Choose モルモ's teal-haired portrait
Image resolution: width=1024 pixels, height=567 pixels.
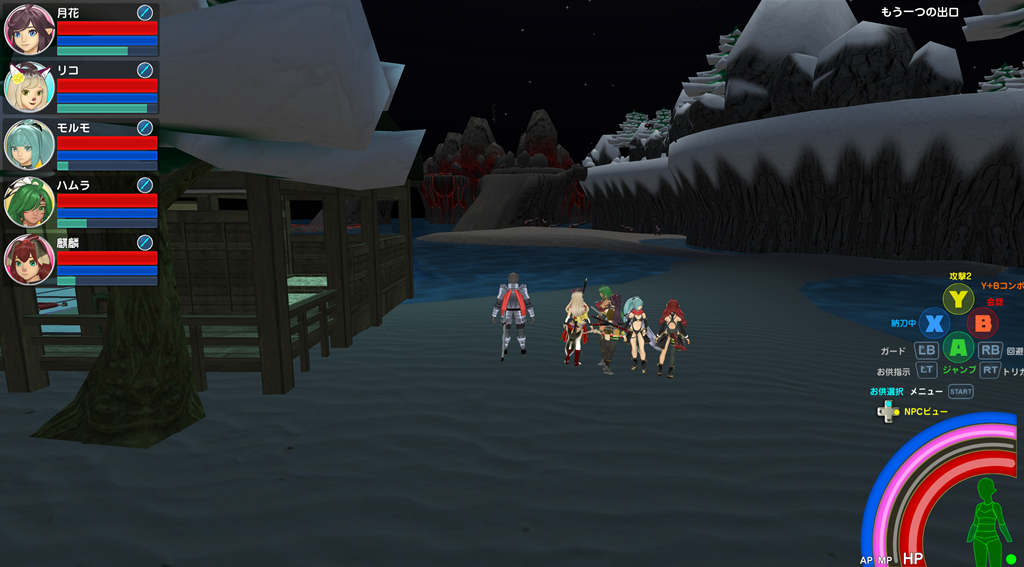(x=29, y=144)
